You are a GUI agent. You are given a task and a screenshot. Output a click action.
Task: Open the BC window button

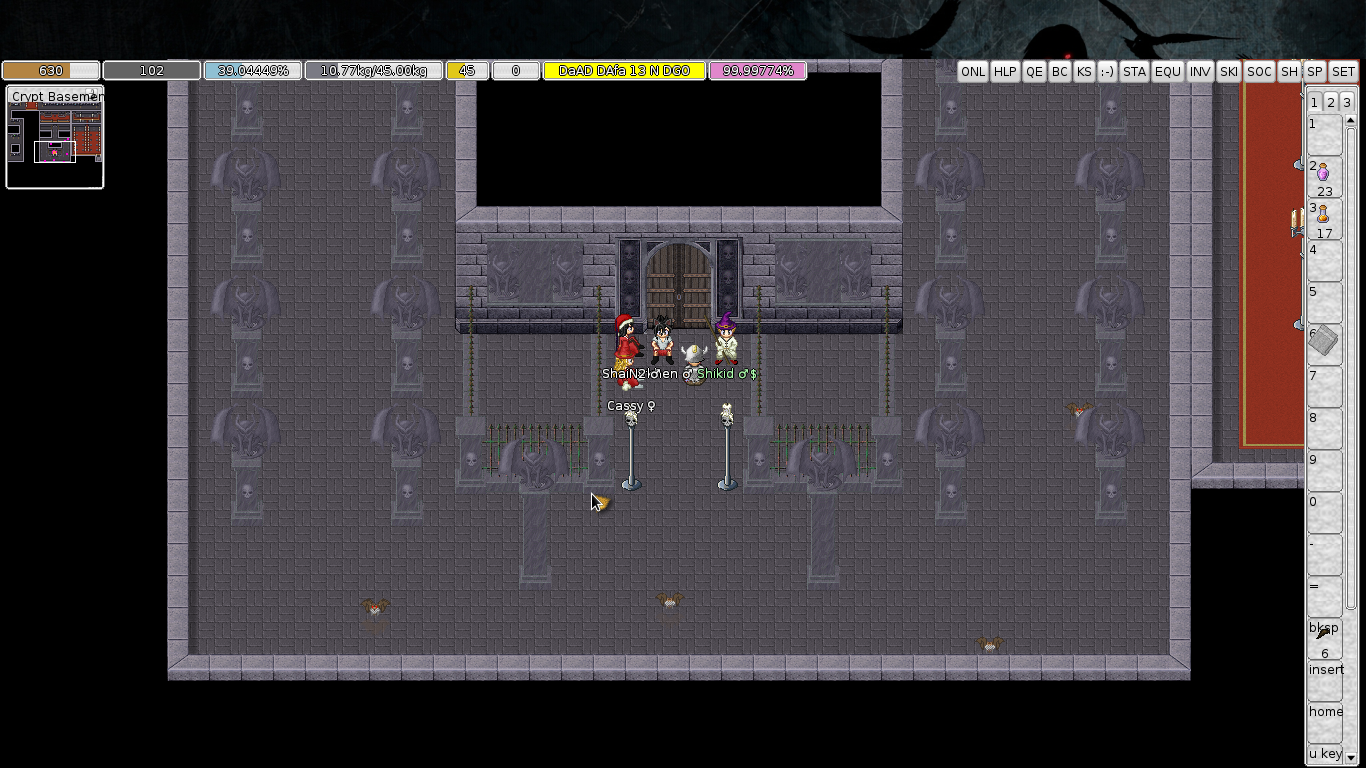(x=1060, y=72)
